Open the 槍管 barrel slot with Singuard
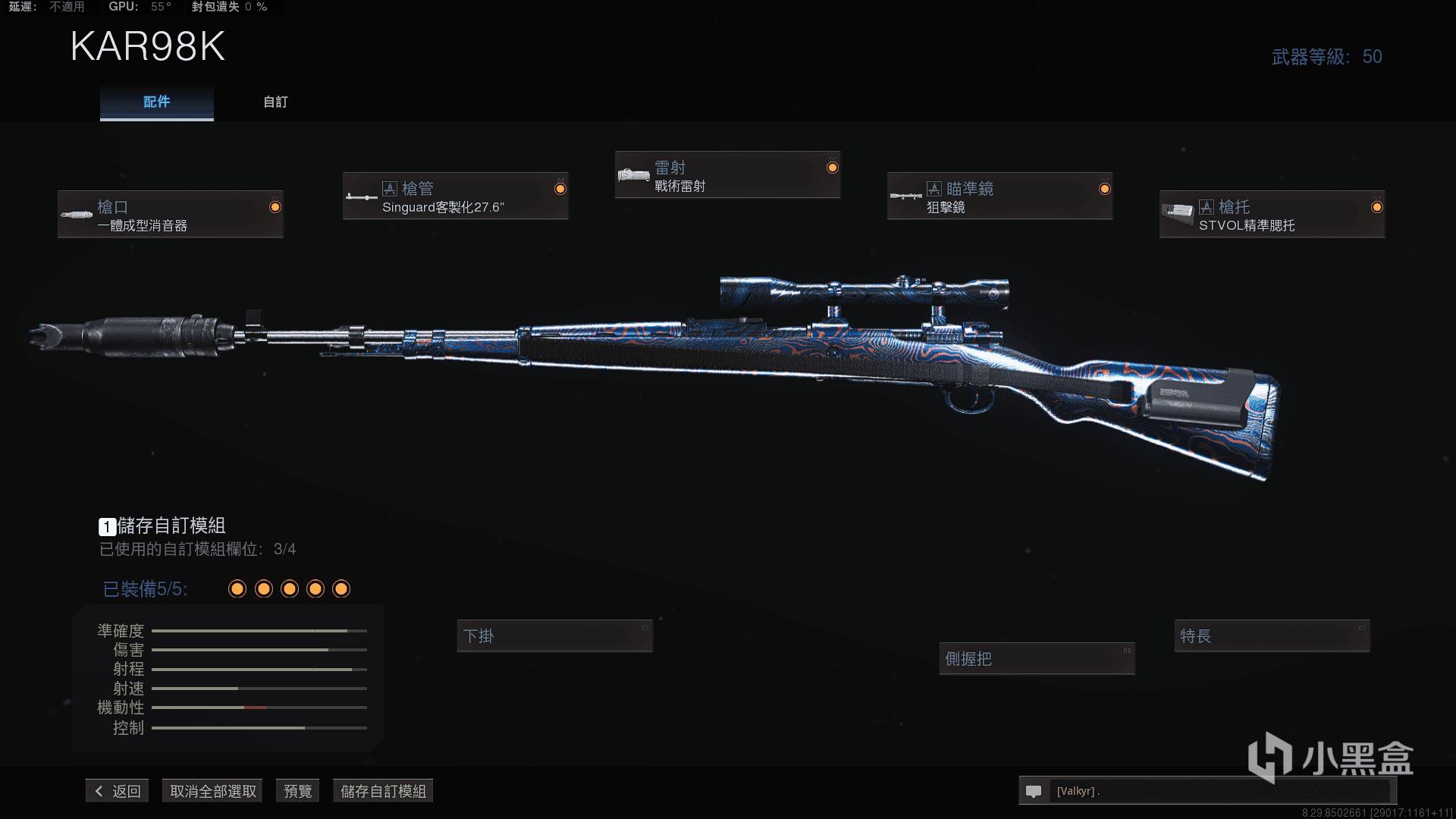Screen dimensions: 1456x819 point(455,196)
